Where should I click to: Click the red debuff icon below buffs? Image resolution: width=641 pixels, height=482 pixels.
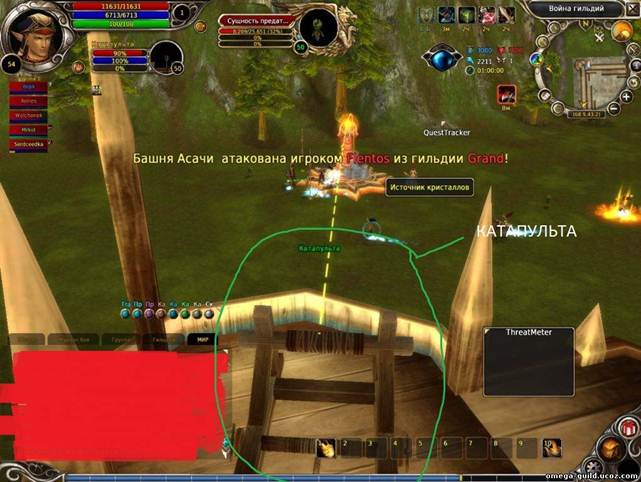(507, 93)
